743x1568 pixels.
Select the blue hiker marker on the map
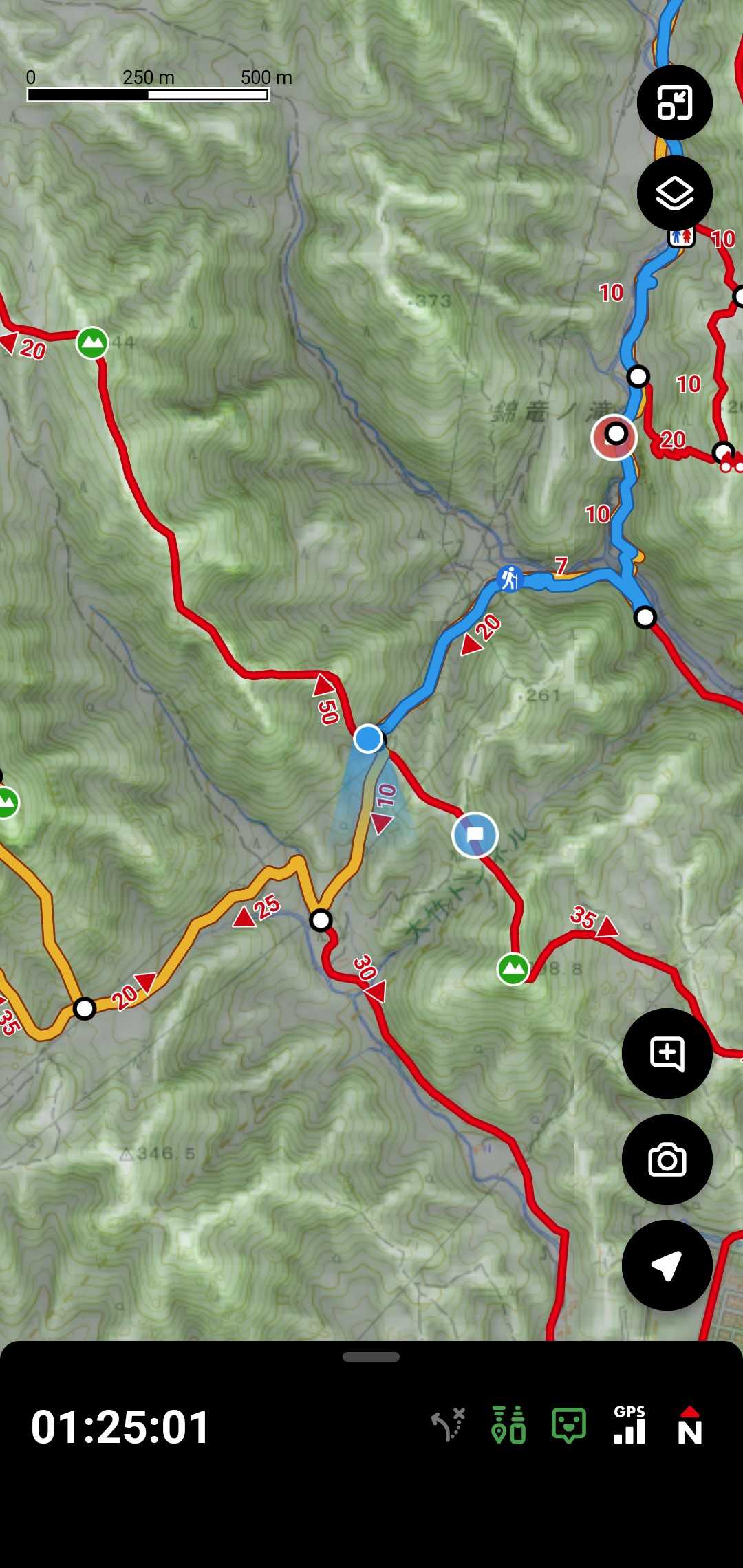(x=509, y=578)
